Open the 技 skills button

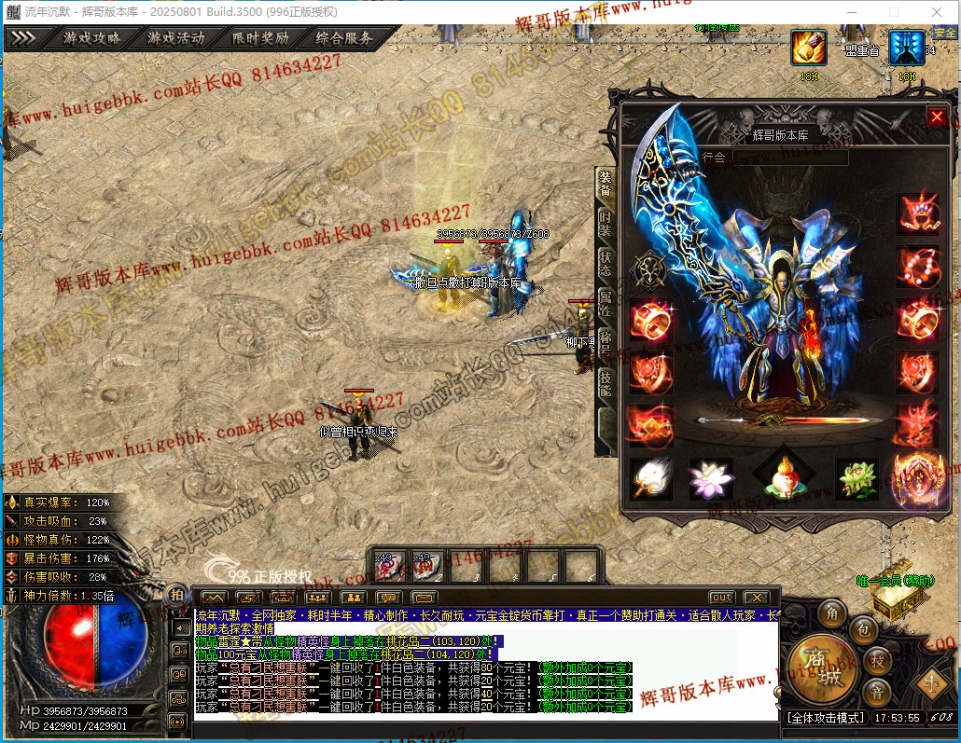(x=878, y=659)
